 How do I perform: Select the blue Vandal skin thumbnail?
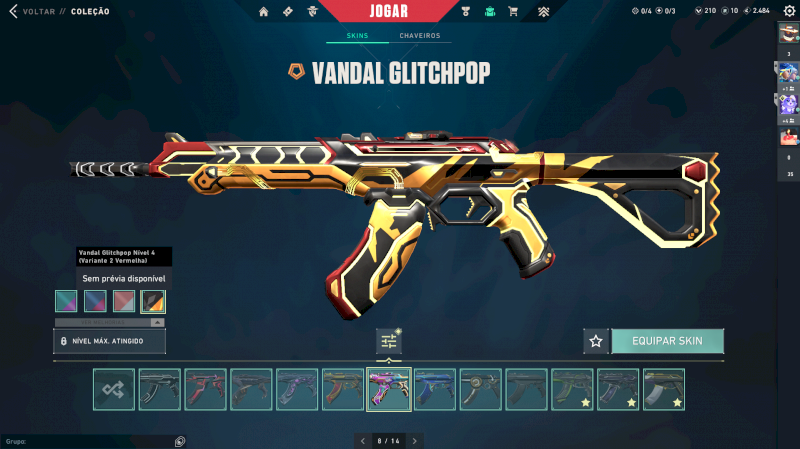[435, 390]
